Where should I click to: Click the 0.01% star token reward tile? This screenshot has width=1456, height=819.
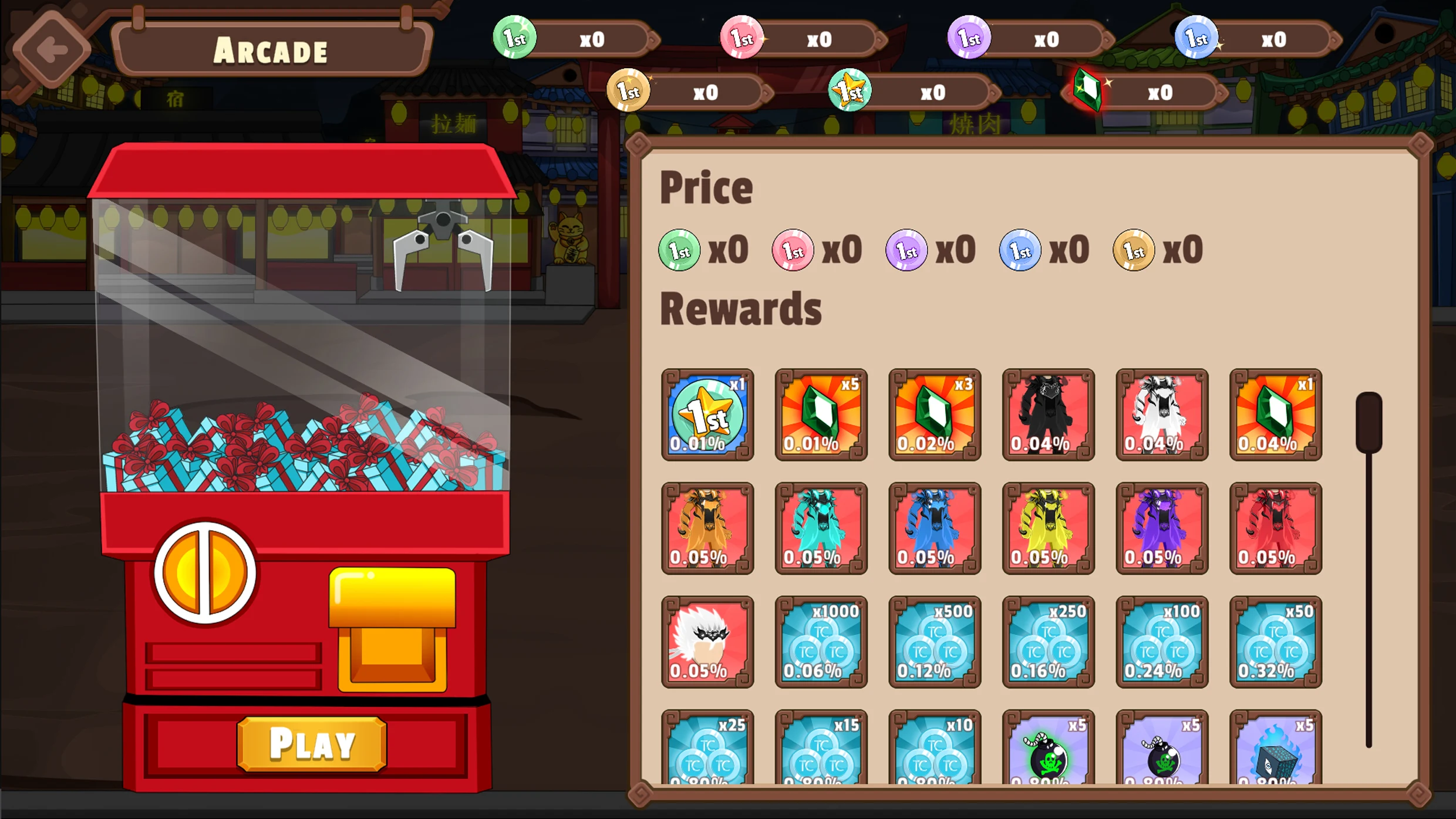click(707, 415)
